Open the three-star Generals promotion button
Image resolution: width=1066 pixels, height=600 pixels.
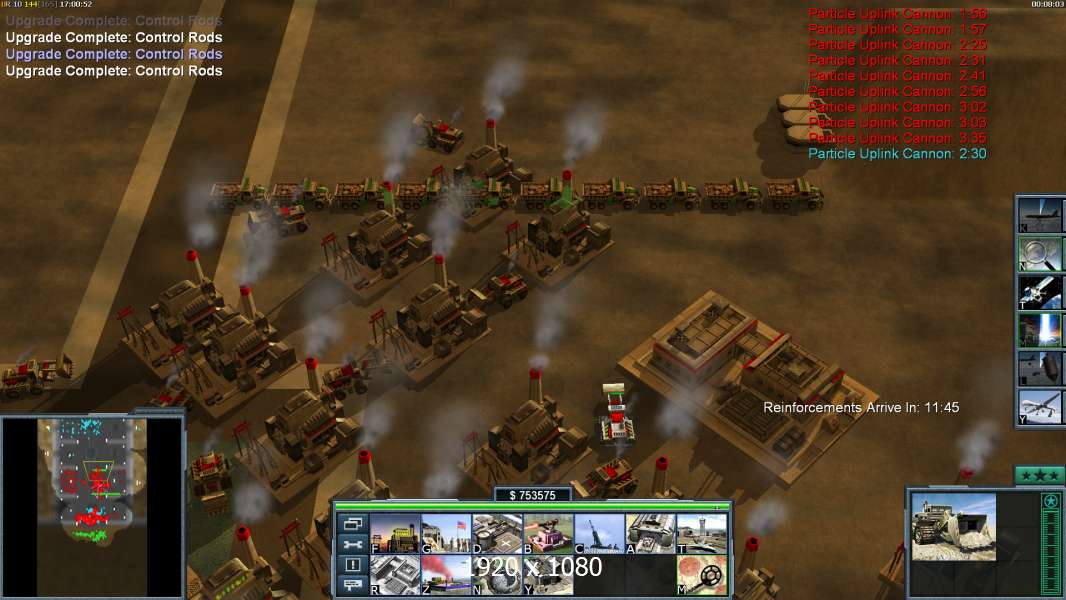click(x=1039, y=475)
